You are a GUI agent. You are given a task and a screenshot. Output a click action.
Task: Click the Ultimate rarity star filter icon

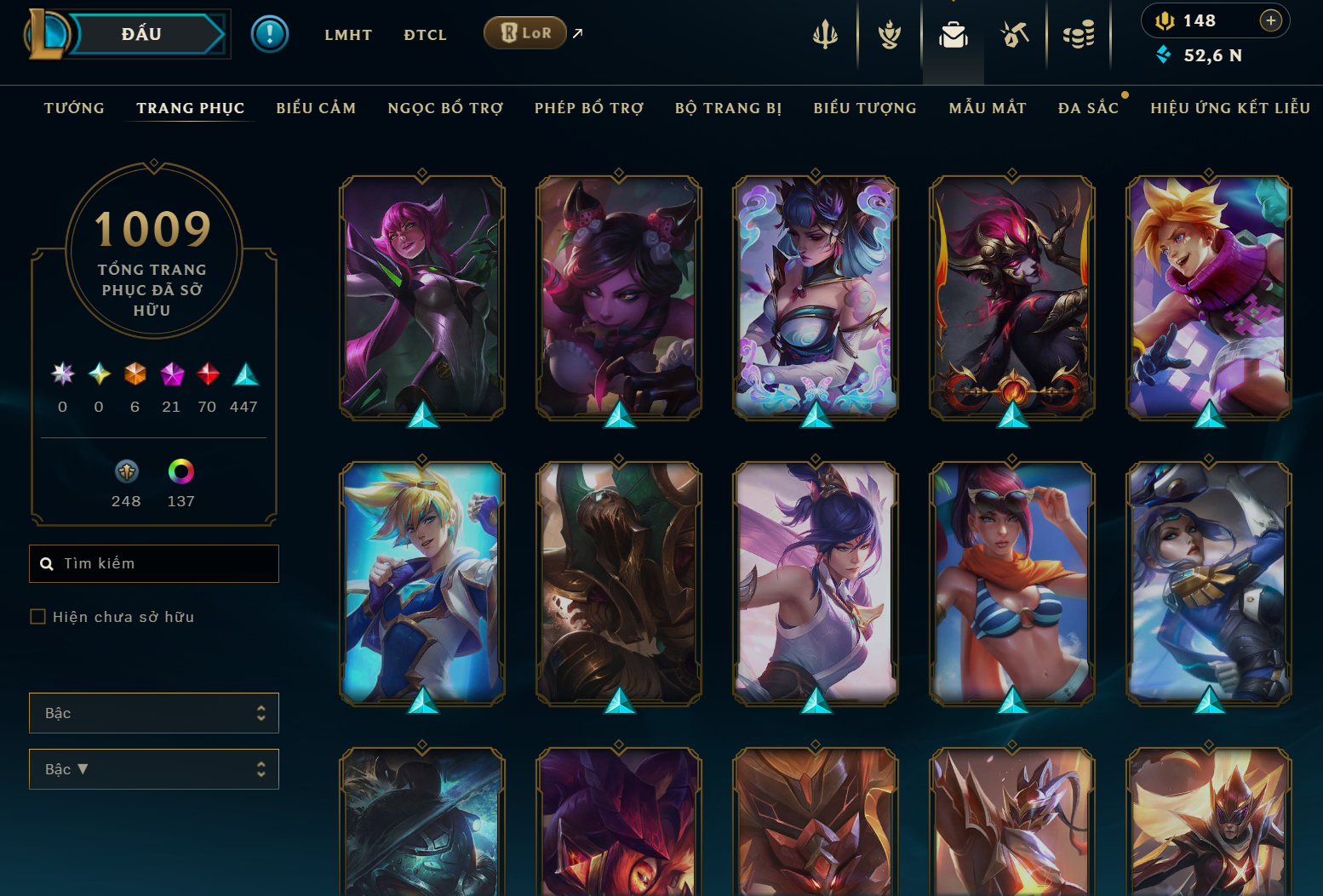61,374
